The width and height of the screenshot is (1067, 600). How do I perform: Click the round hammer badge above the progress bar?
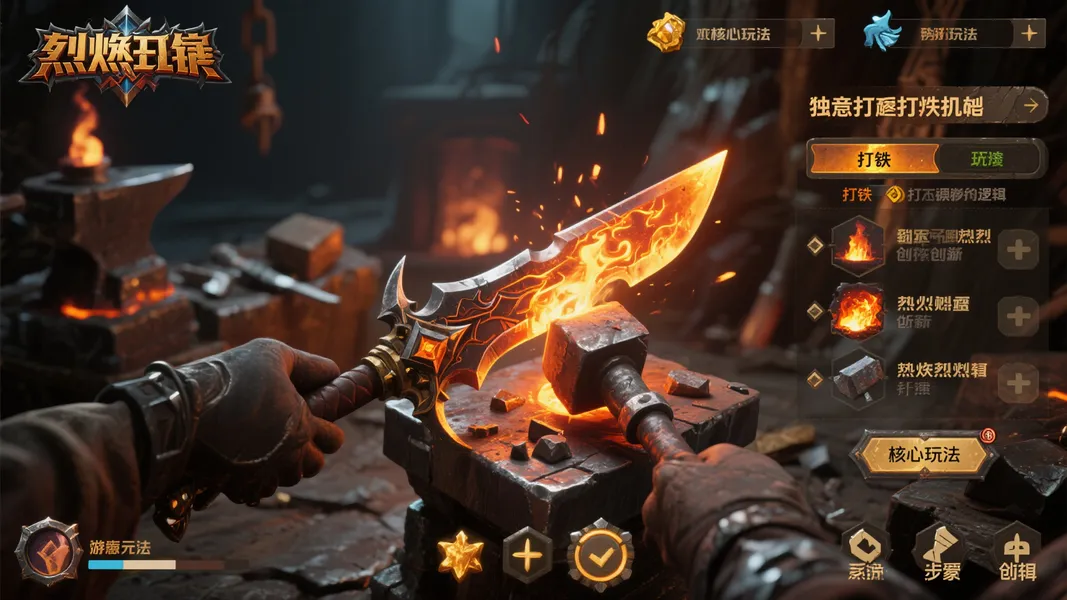pos(48,551)
